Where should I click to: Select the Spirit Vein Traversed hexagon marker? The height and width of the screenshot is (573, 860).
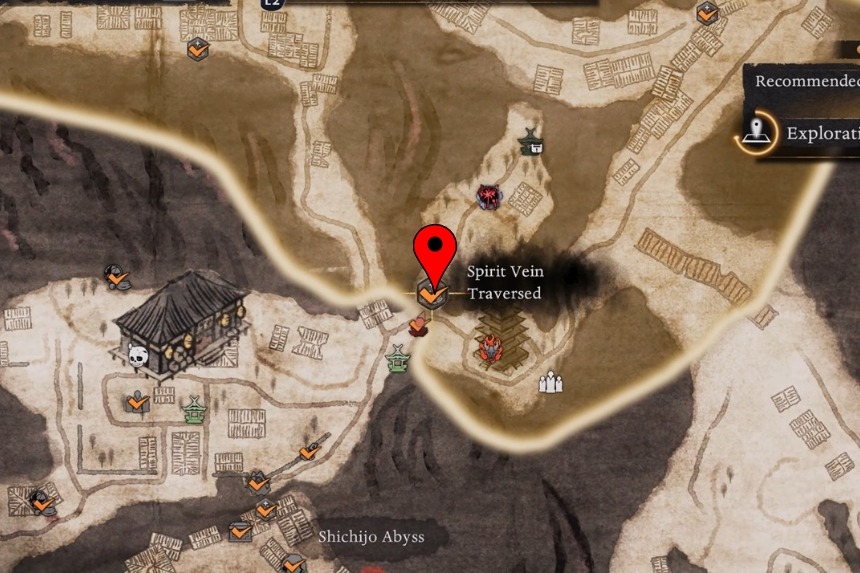point(432,294)
